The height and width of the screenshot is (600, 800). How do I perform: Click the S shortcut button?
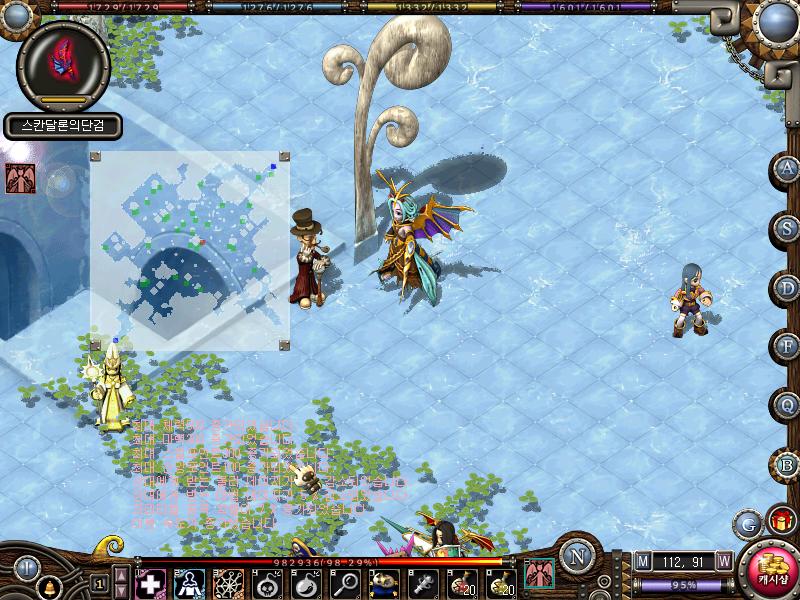pyautogui.click(x=789, y=228)
